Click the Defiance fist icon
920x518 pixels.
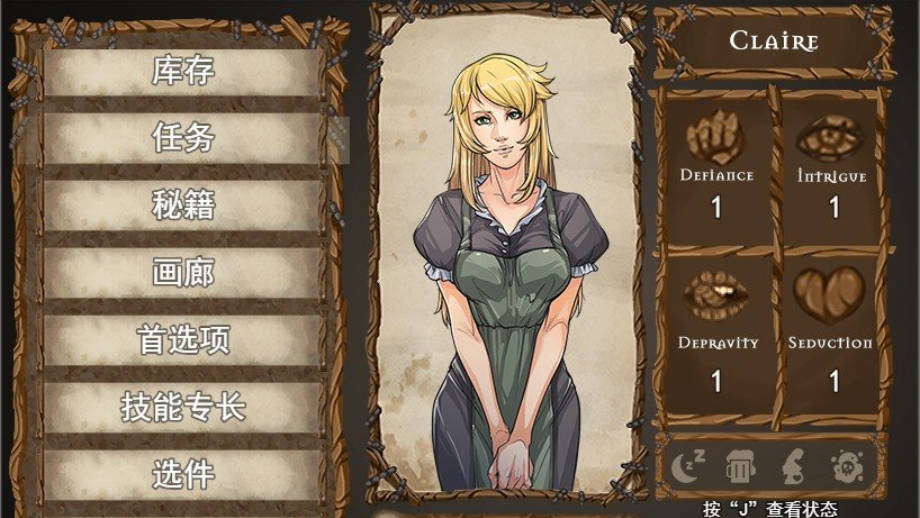point(716,137)
